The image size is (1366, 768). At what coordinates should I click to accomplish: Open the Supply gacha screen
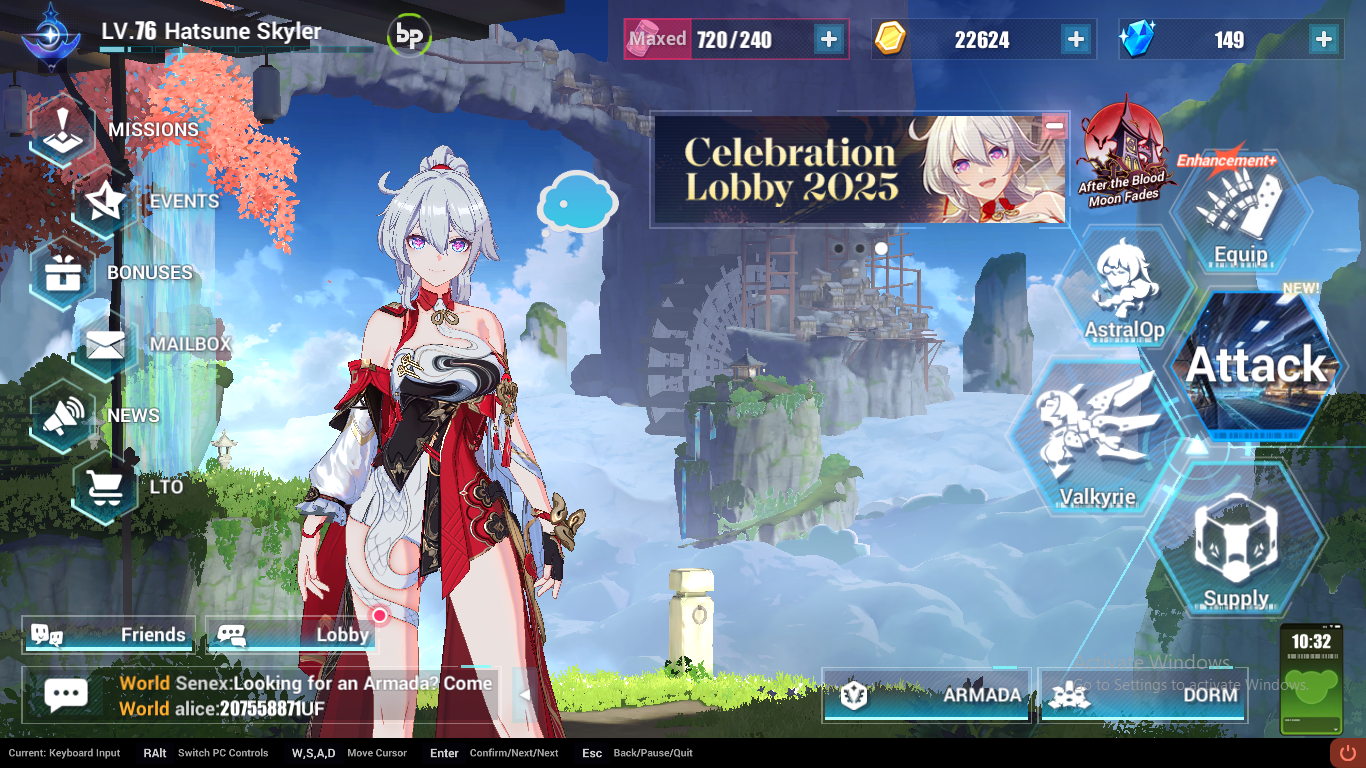(x=1240, y=545)
